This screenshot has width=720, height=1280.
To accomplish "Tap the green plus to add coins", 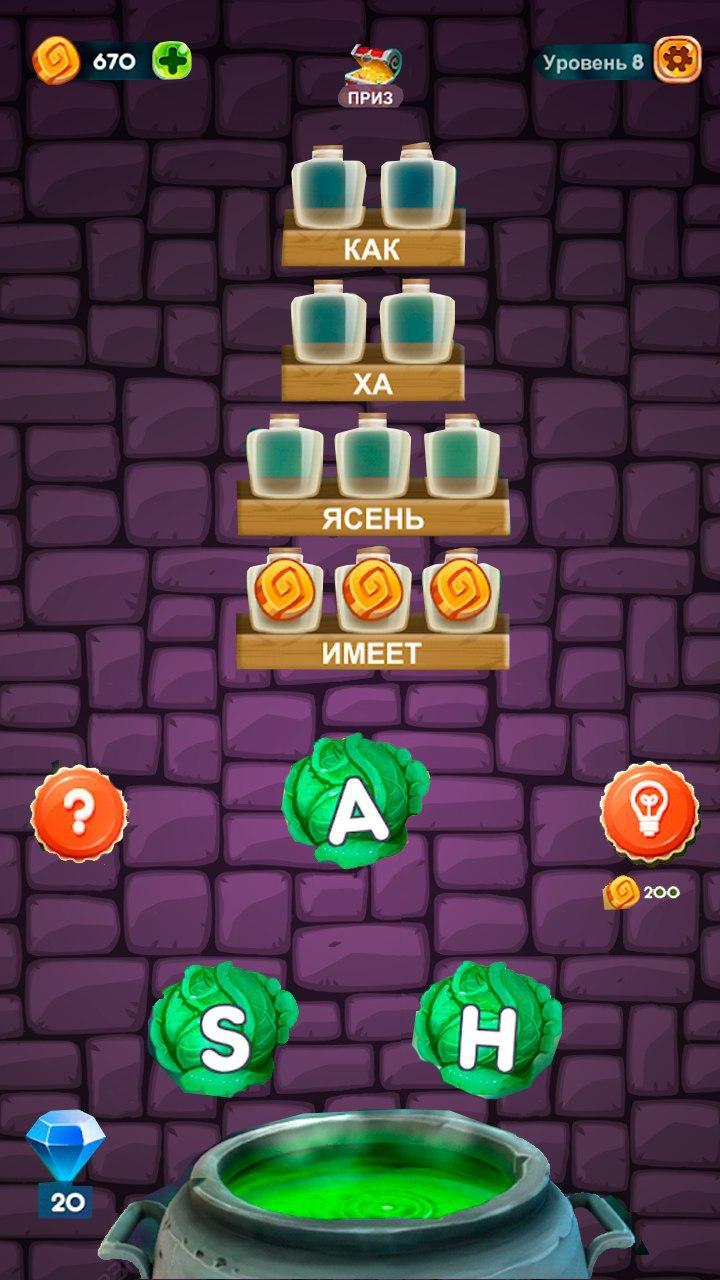I will (x=171, y=61).
